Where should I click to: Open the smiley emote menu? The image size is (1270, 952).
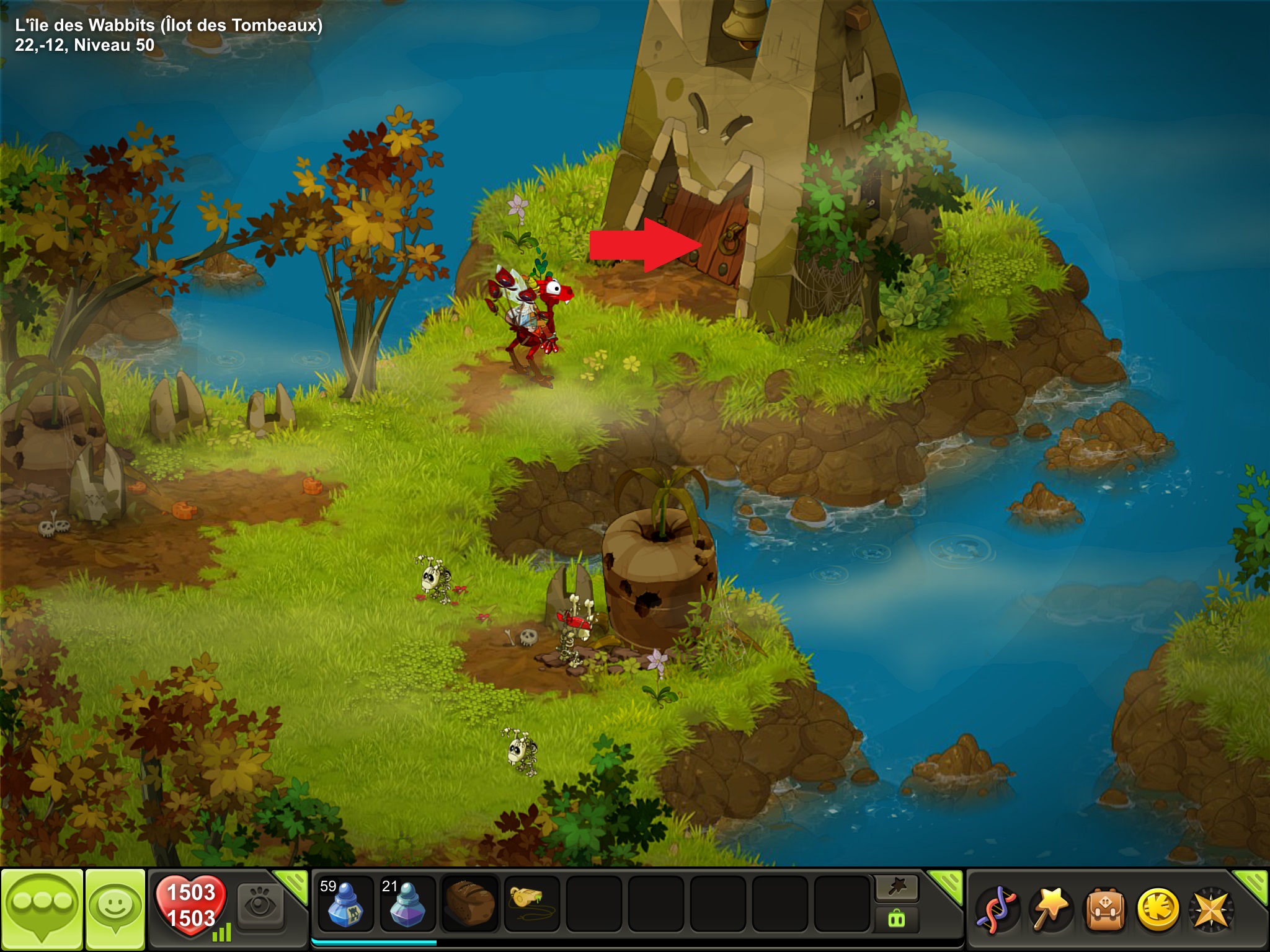coord(115,909)
